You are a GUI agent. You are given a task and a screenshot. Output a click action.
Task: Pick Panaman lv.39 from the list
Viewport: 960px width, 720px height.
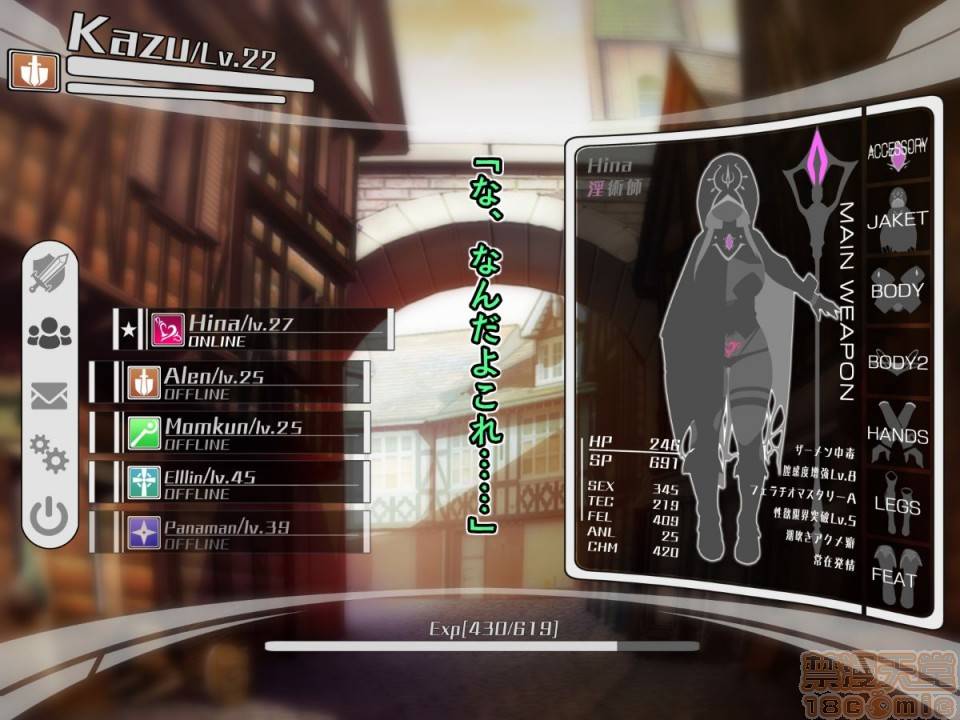click(245, 531)
